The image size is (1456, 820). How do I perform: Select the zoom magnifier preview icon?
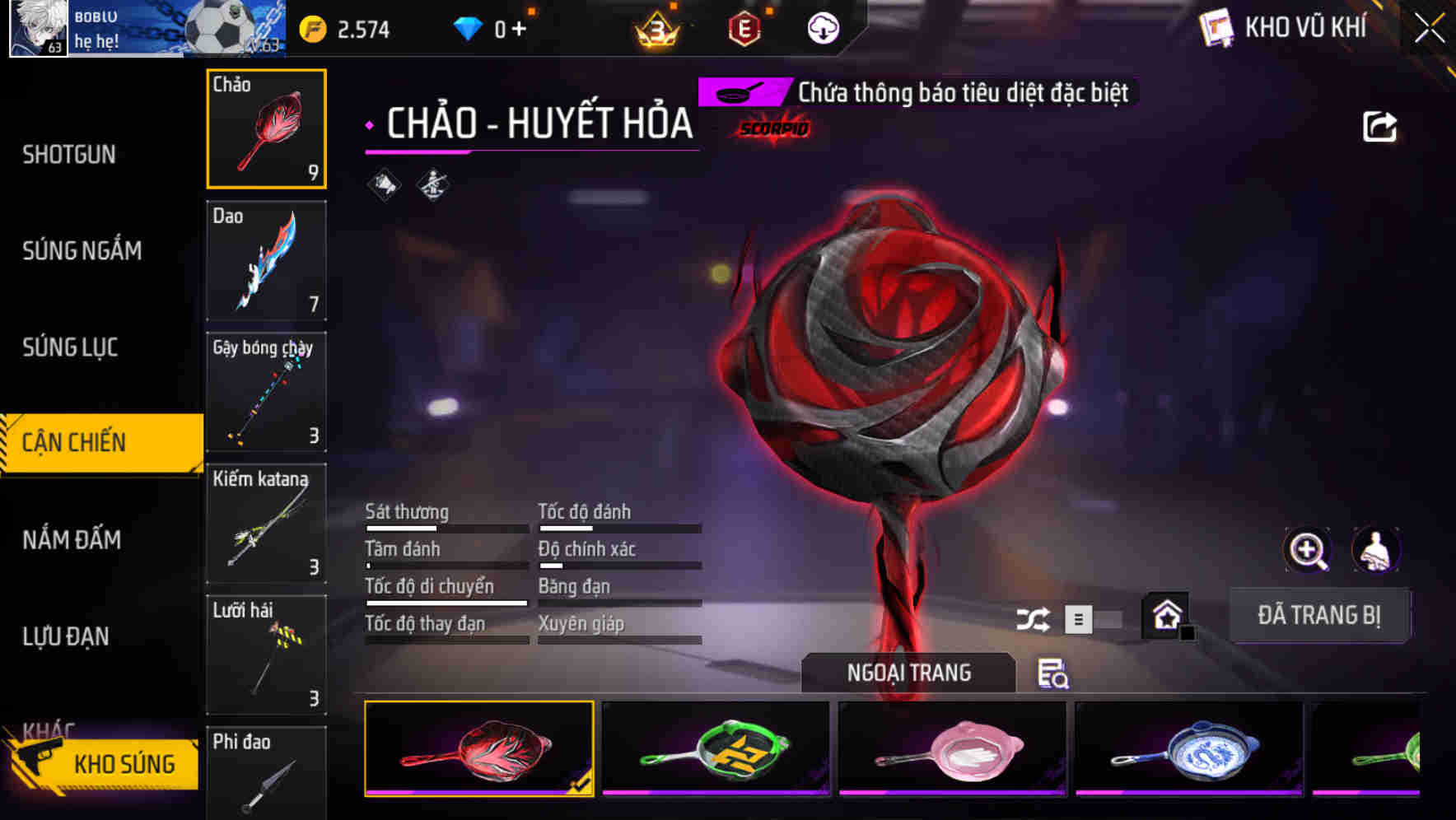(x=1306, y=550)
